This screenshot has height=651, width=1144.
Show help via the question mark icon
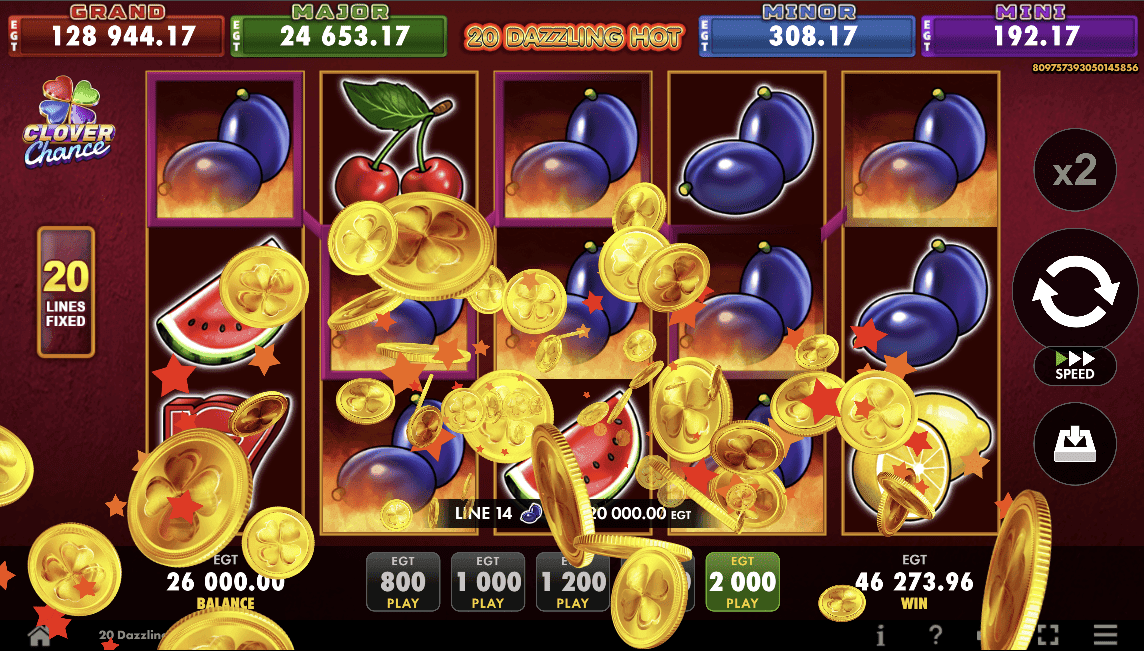tap(935, 635)
